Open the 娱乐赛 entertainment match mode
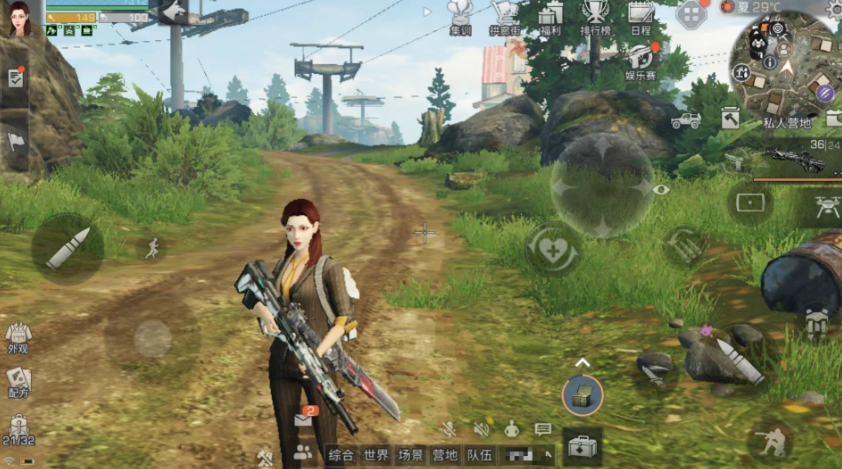 640,60
